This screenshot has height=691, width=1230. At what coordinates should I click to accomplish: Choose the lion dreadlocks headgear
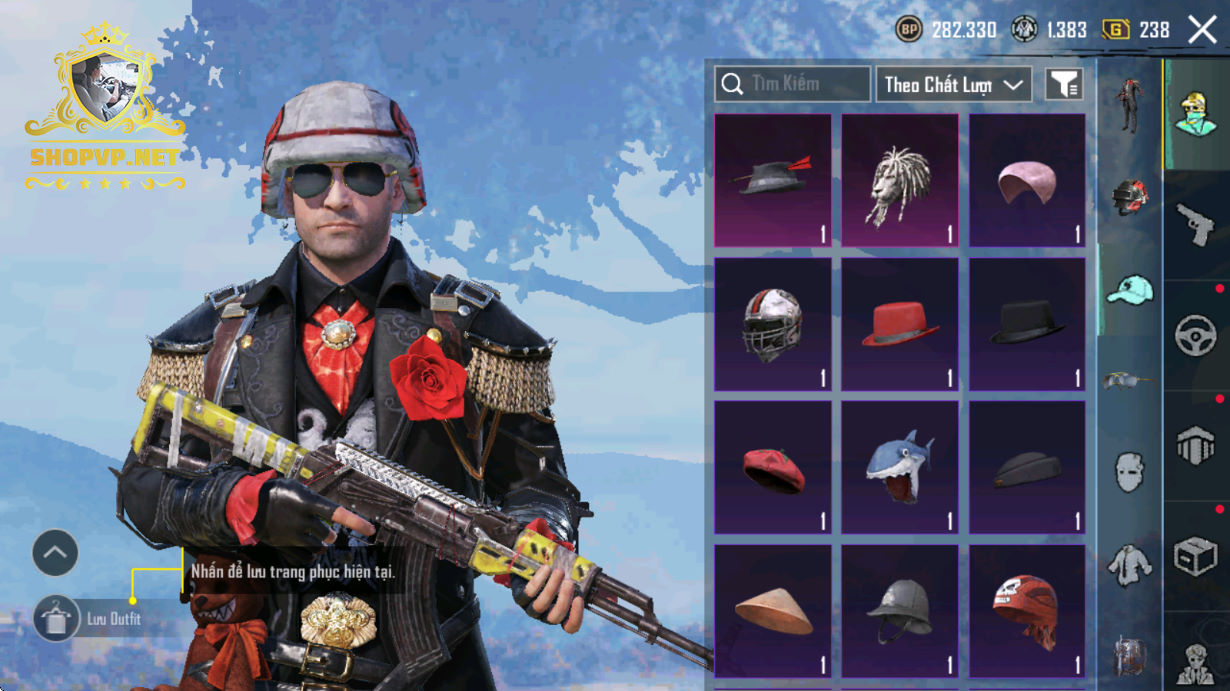coord(899,180)
